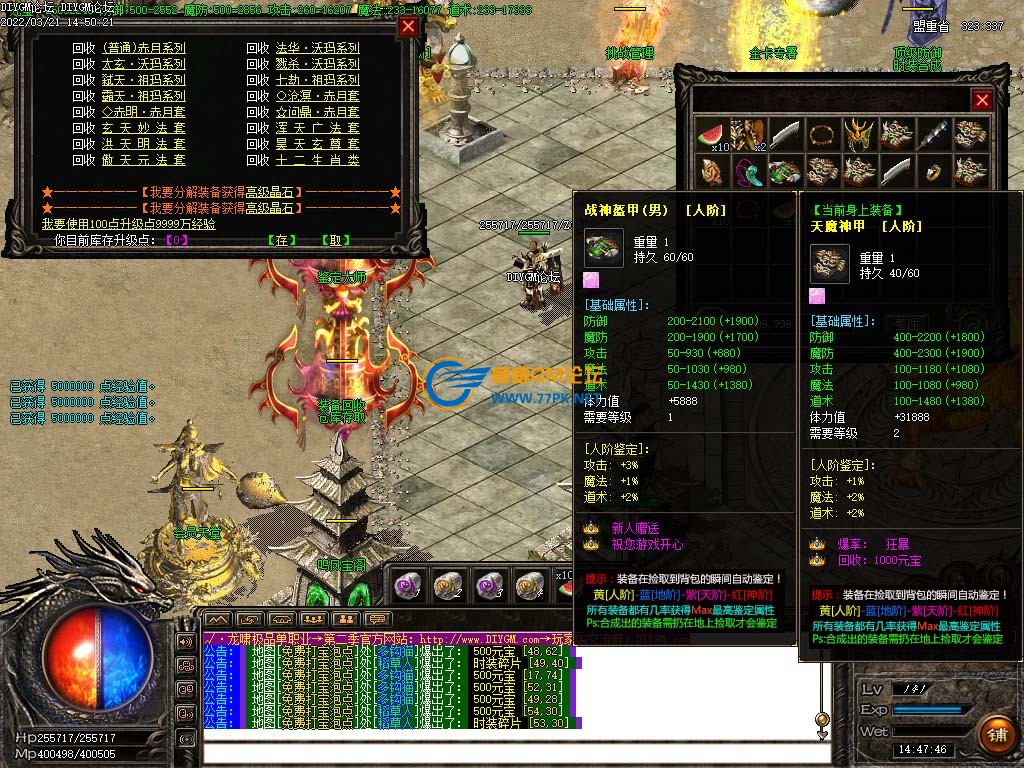This screenshot has width=1024, height=768.
Task: Choose recycle (普通)赤月系列 option
Action: tap(143, 47)
